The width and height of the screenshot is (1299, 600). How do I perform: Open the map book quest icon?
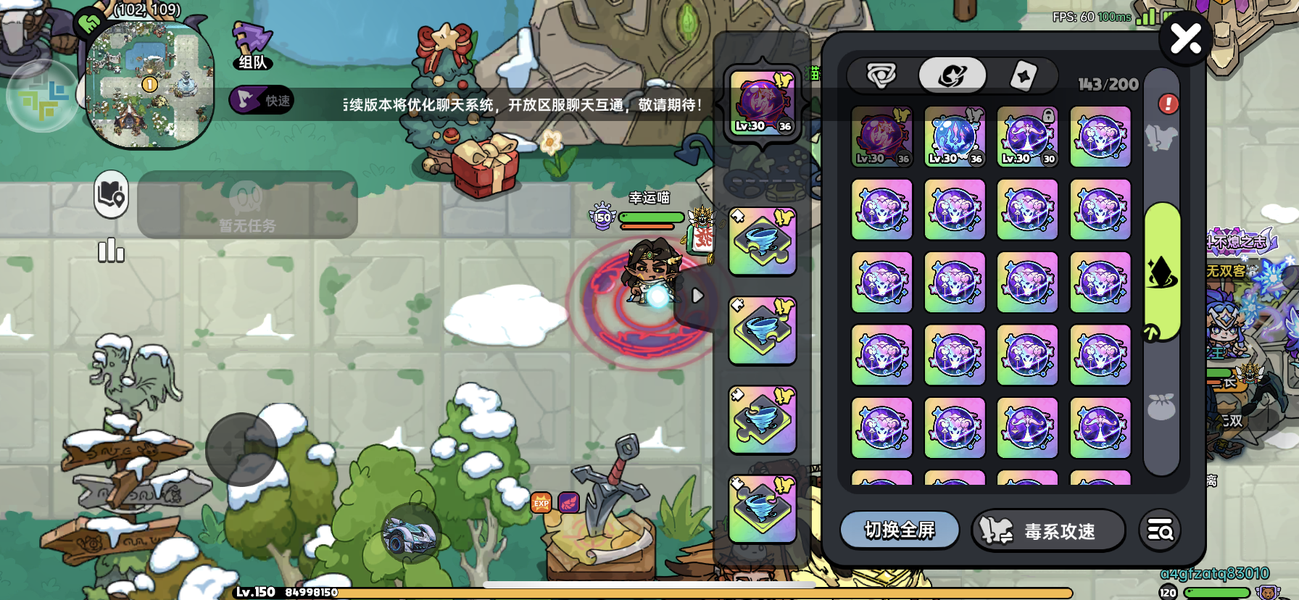tap(111, 195)
